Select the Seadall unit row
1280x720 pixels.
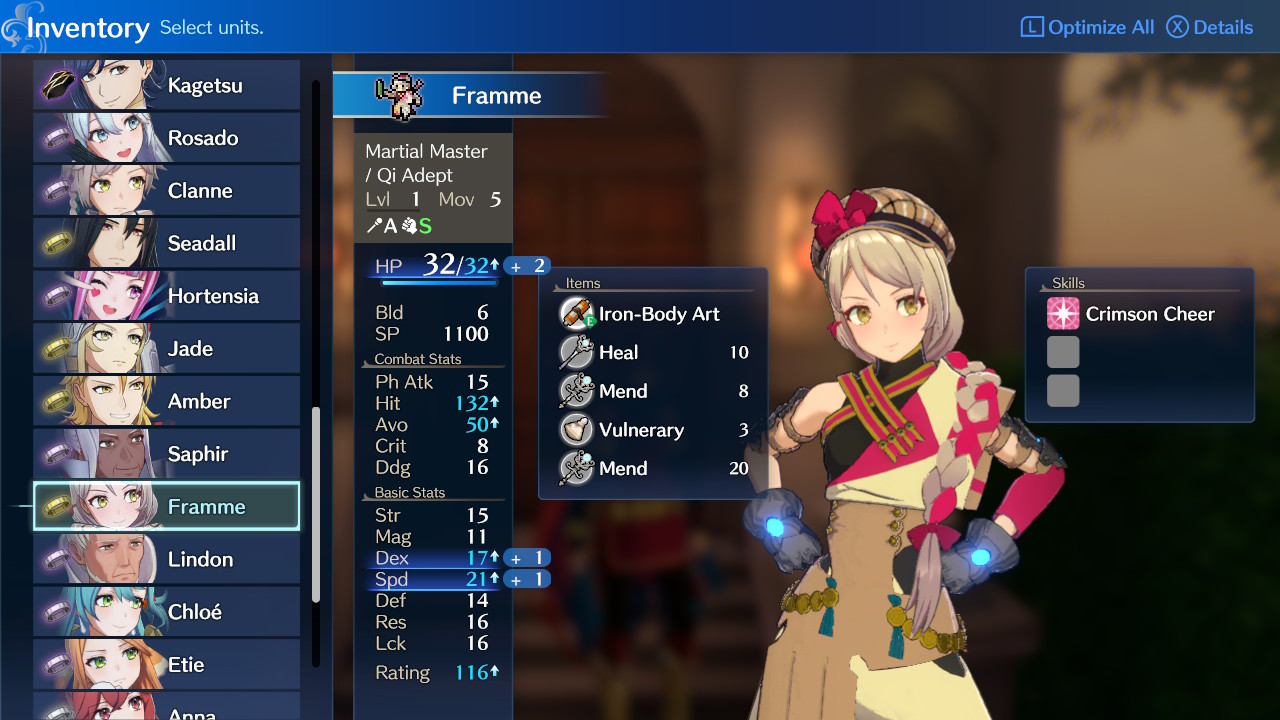(x=167, y=243)
